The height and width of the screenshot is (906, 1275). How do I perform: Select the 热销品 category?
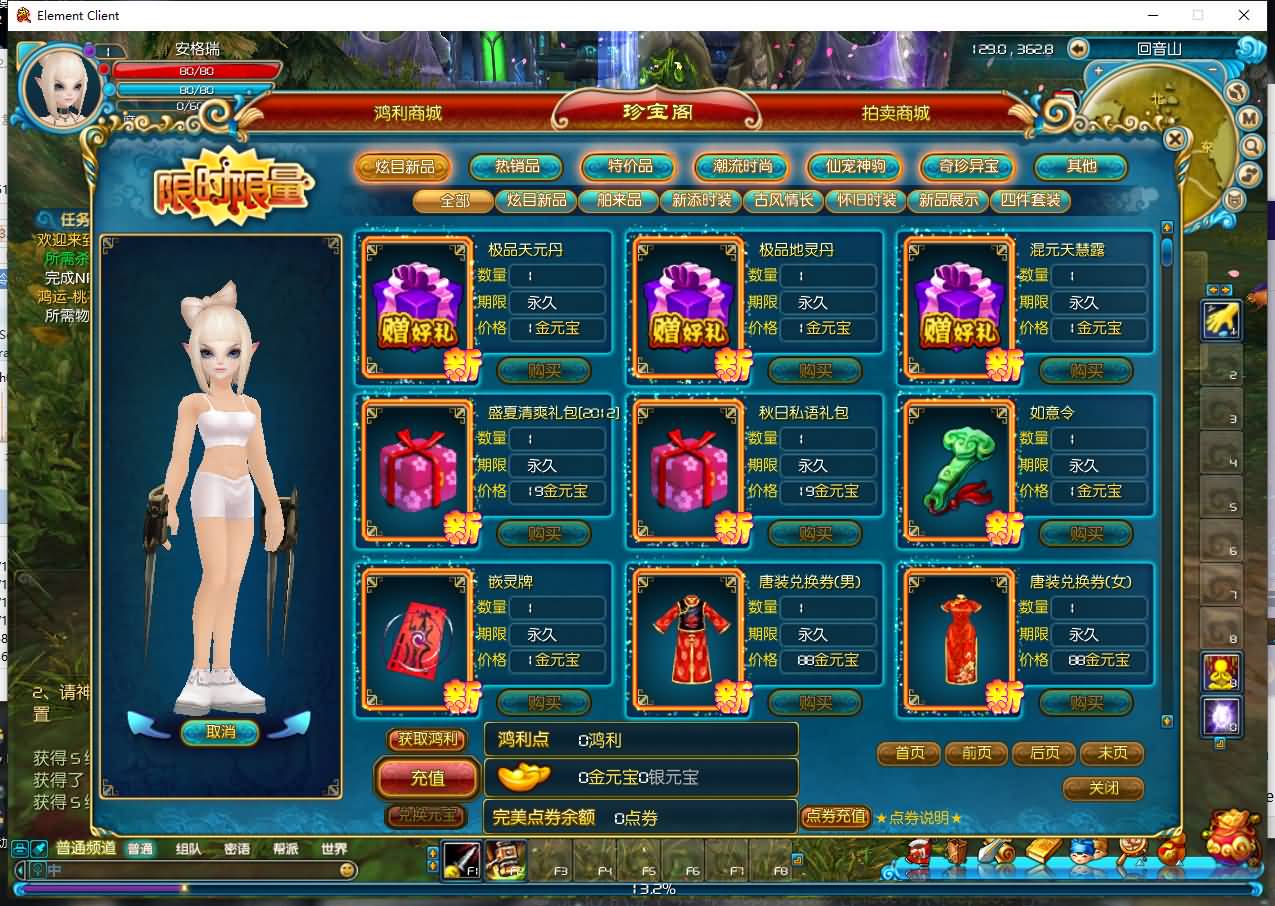517,167
